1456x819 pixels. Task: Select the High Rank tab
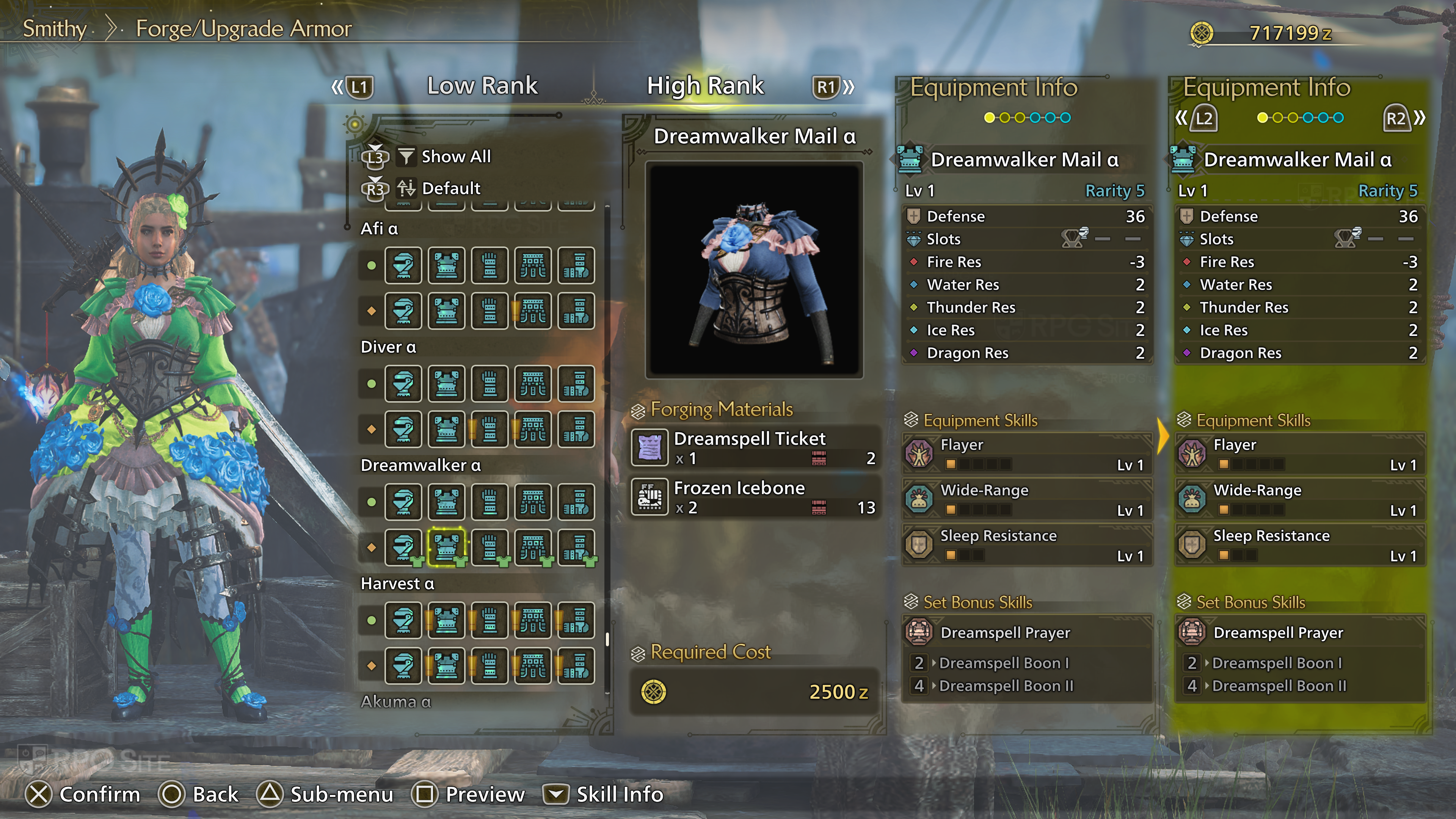tap(705, 86)
